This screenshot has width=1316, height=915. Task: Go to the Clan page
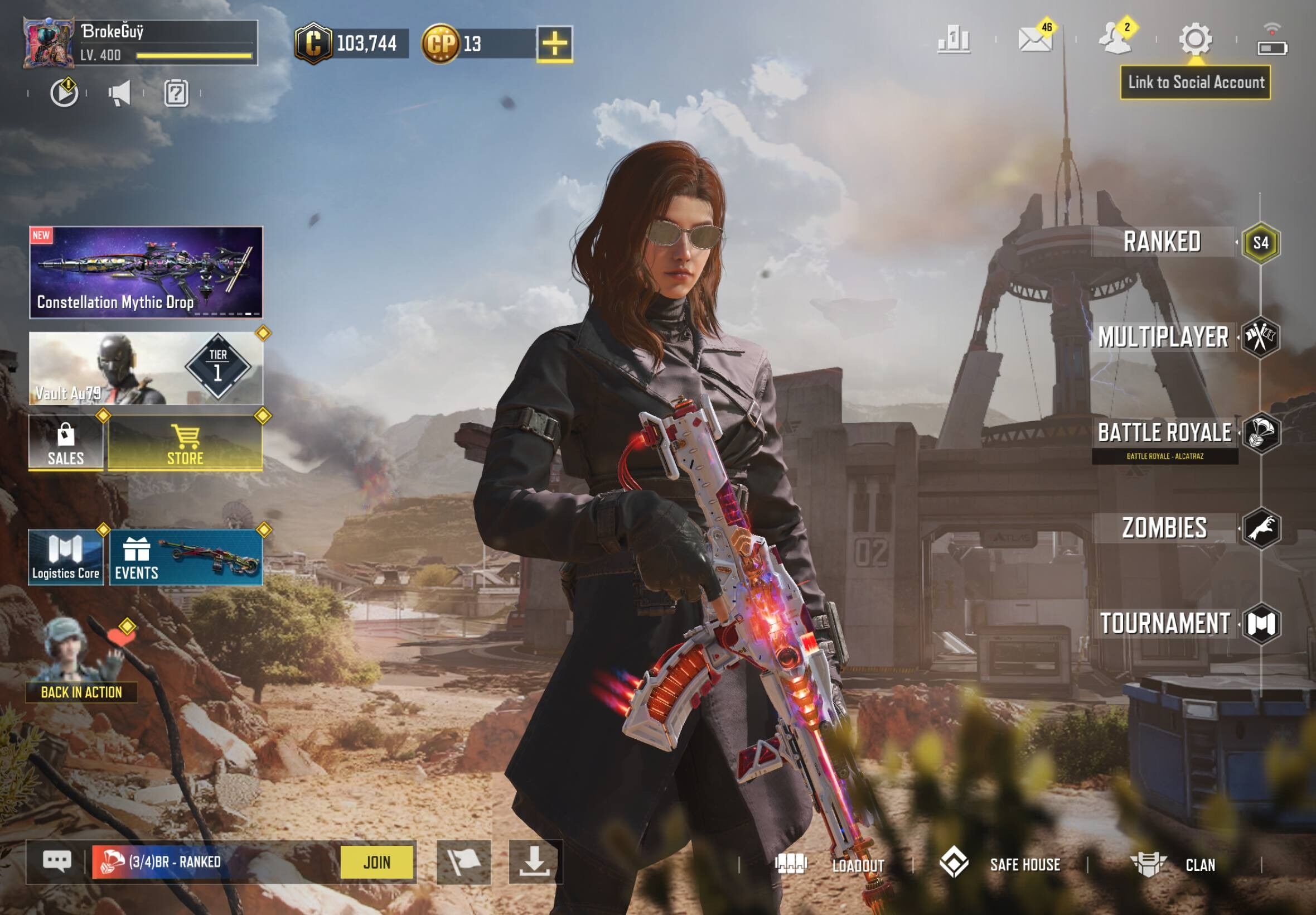pos(1174,865)
